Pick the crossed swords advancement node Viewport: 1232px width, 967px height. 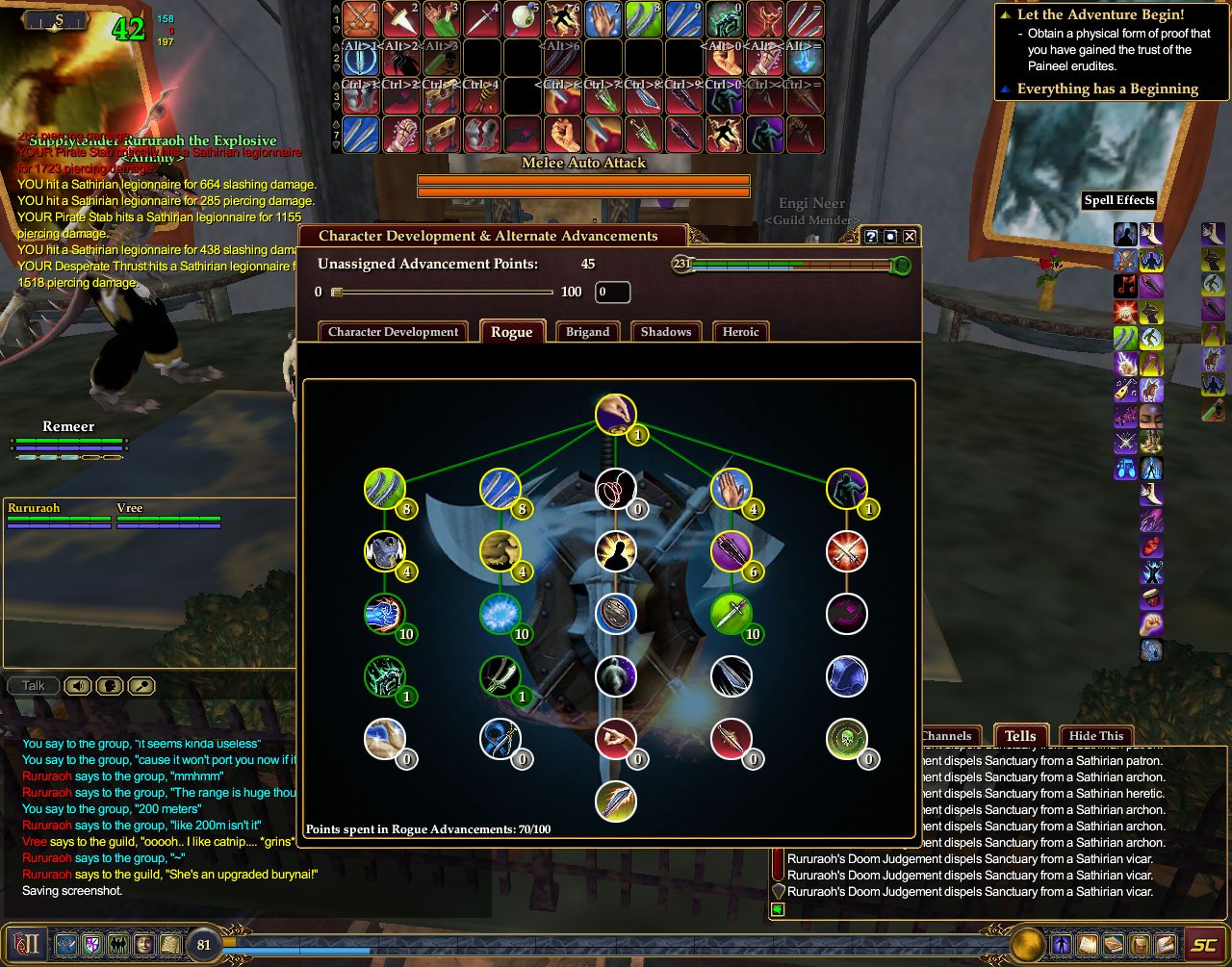point(846,552)
